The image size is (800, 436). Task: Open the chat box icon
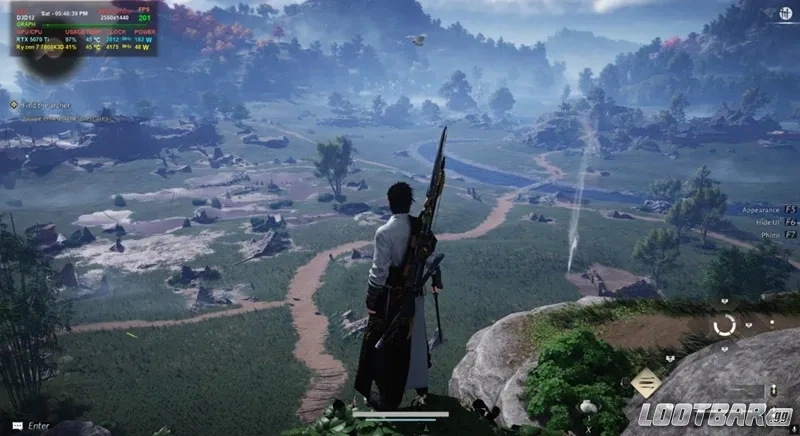16,426
